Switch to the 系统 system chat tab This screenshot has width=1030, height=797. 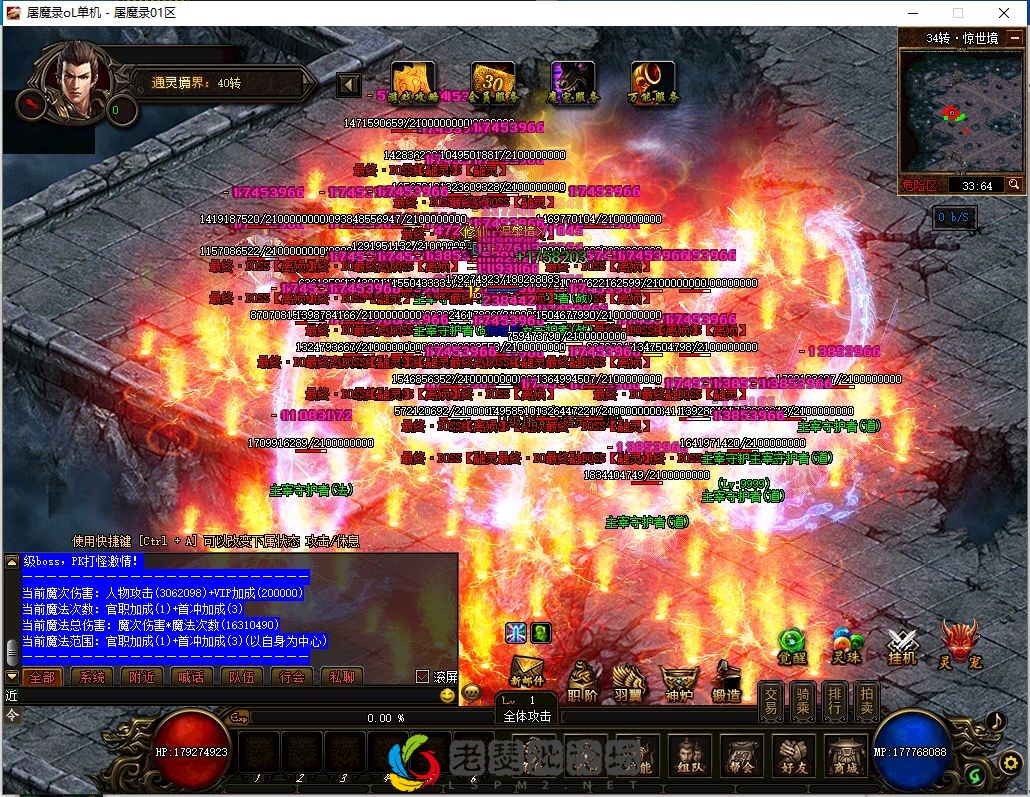(x=92, y=677)
